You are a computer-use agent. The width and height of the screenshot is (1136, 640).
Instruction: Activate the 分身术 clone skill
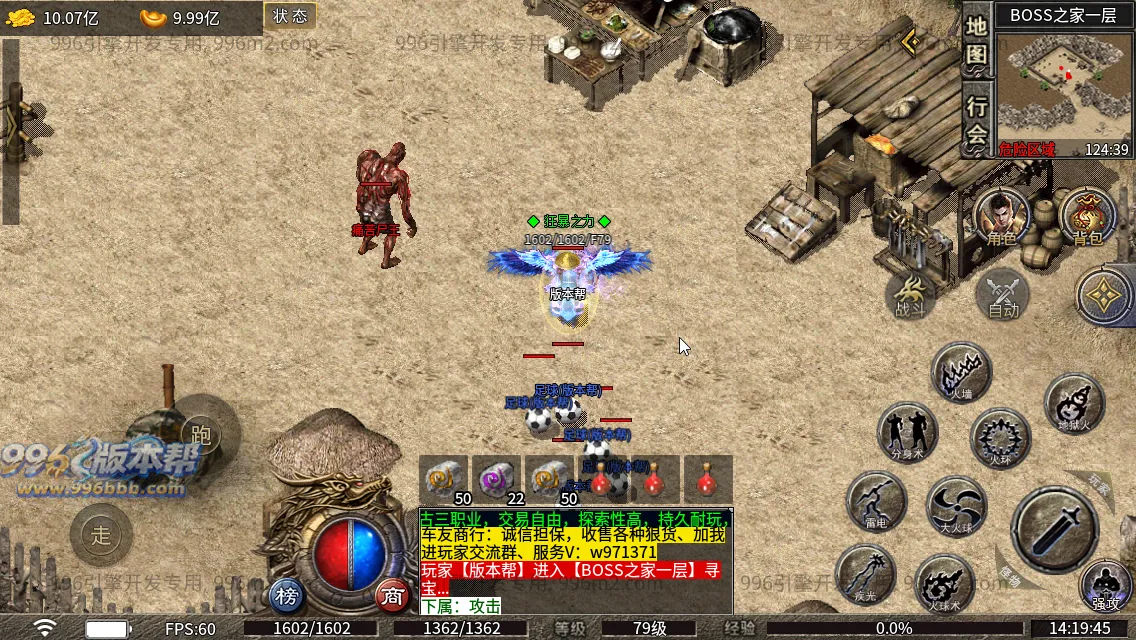point(906,432)
